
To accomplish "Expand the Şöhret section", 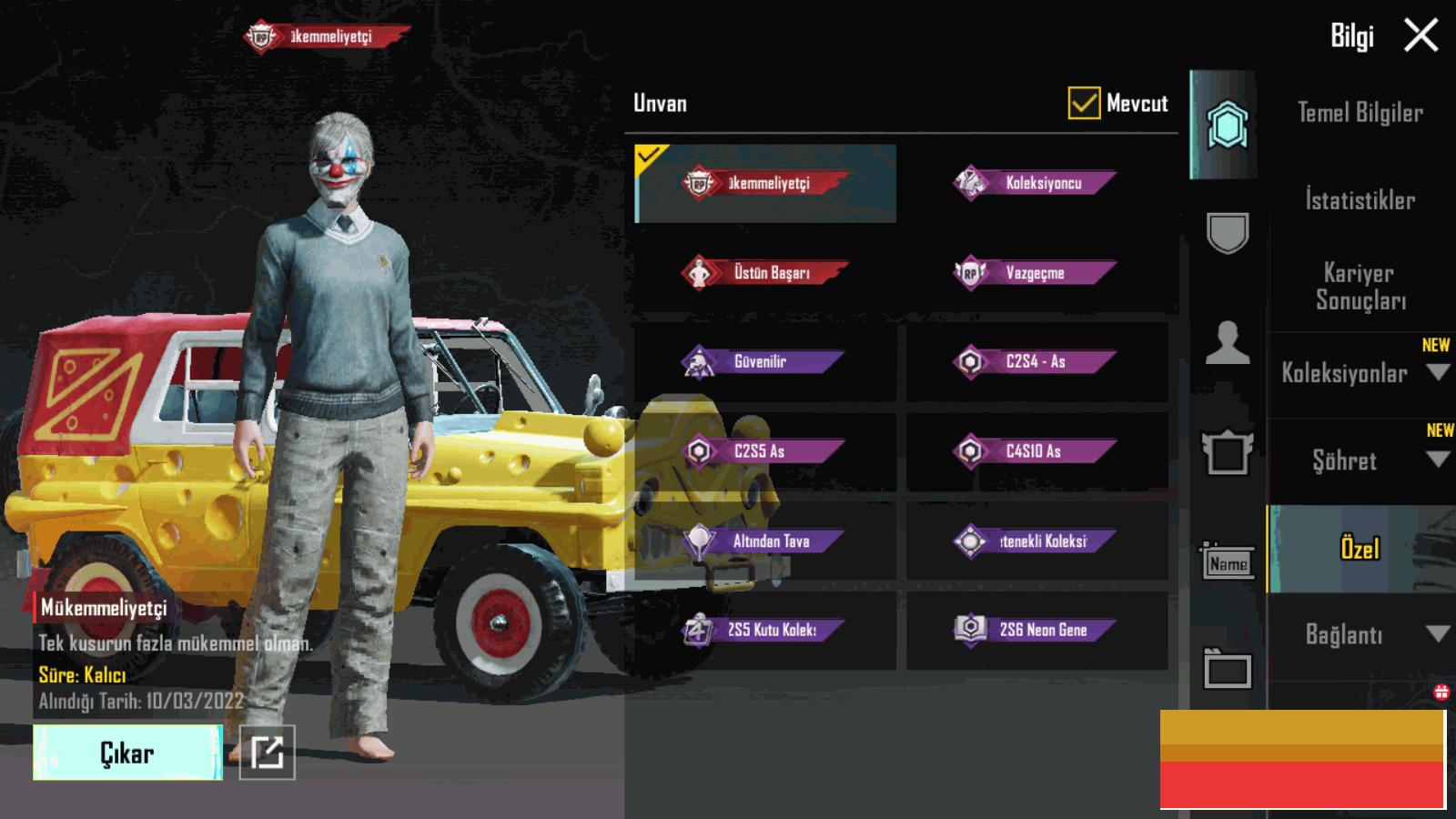I will click(1360, 460).
